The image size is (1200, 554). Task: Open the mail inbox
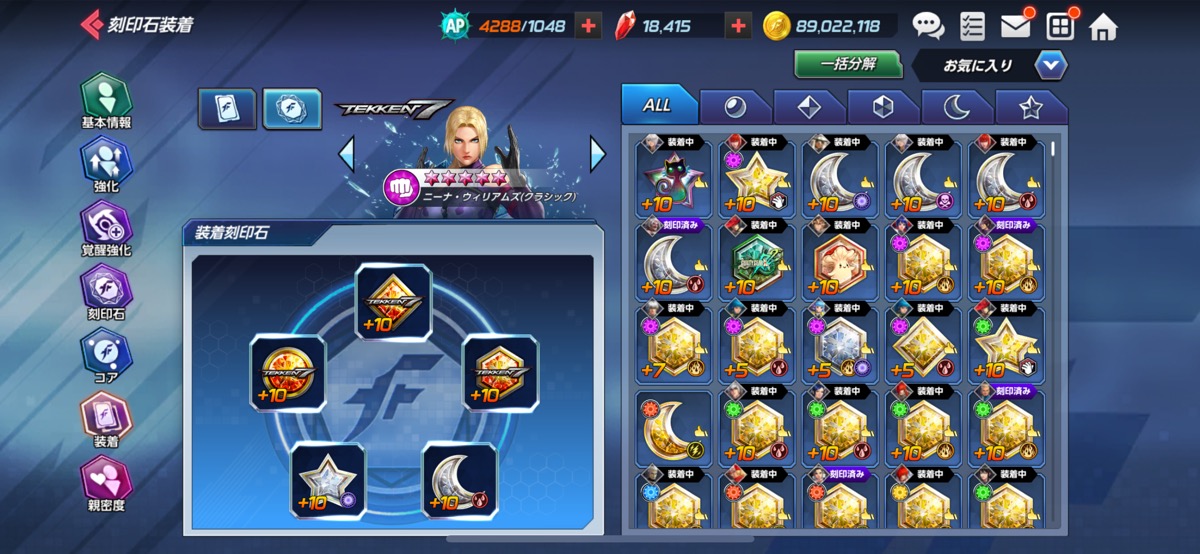pos(1015,25)
